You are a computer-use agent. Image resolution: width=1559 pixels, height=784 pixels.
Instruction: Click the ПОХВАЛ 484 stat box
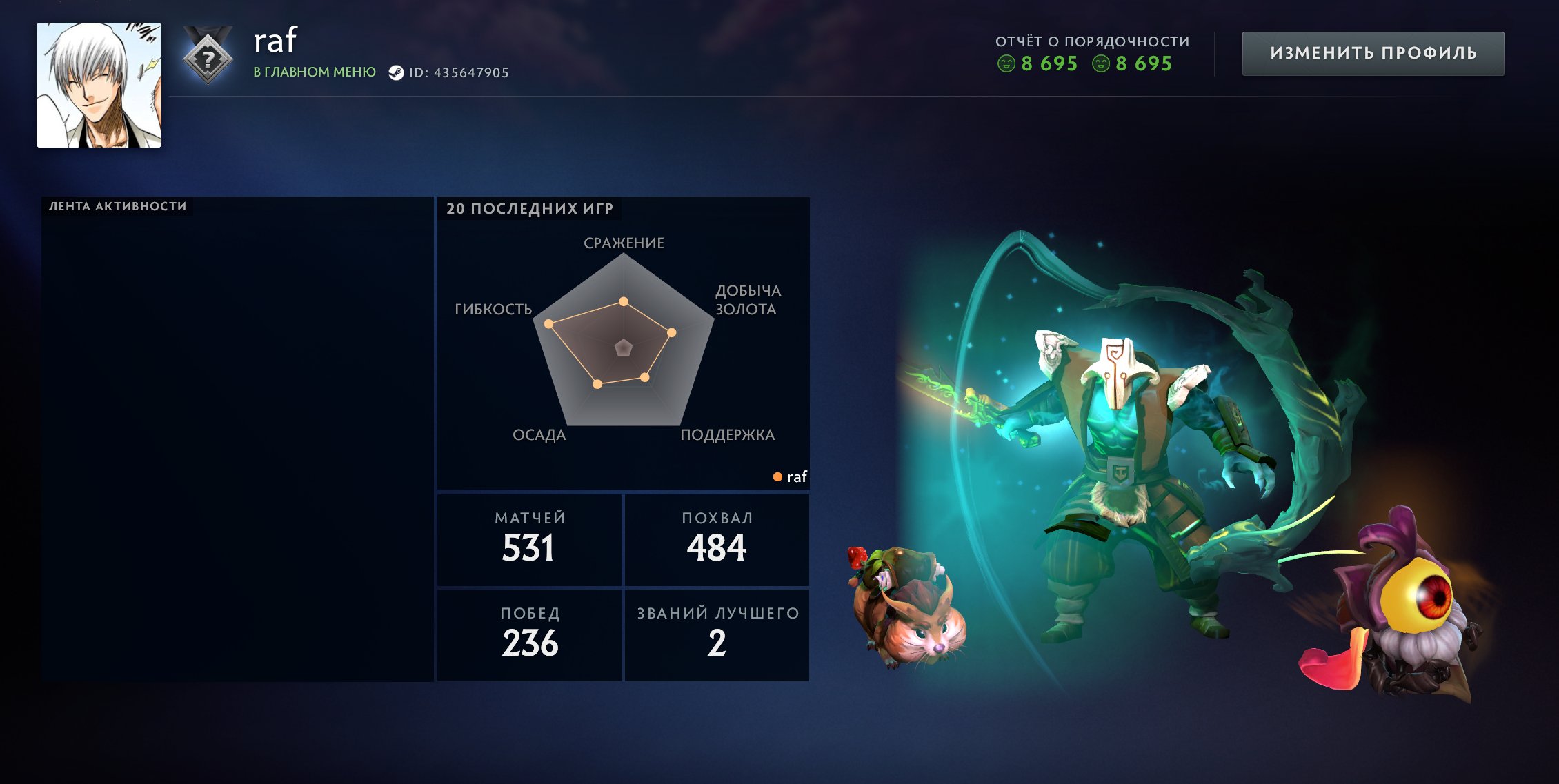(x=717, y=539)
